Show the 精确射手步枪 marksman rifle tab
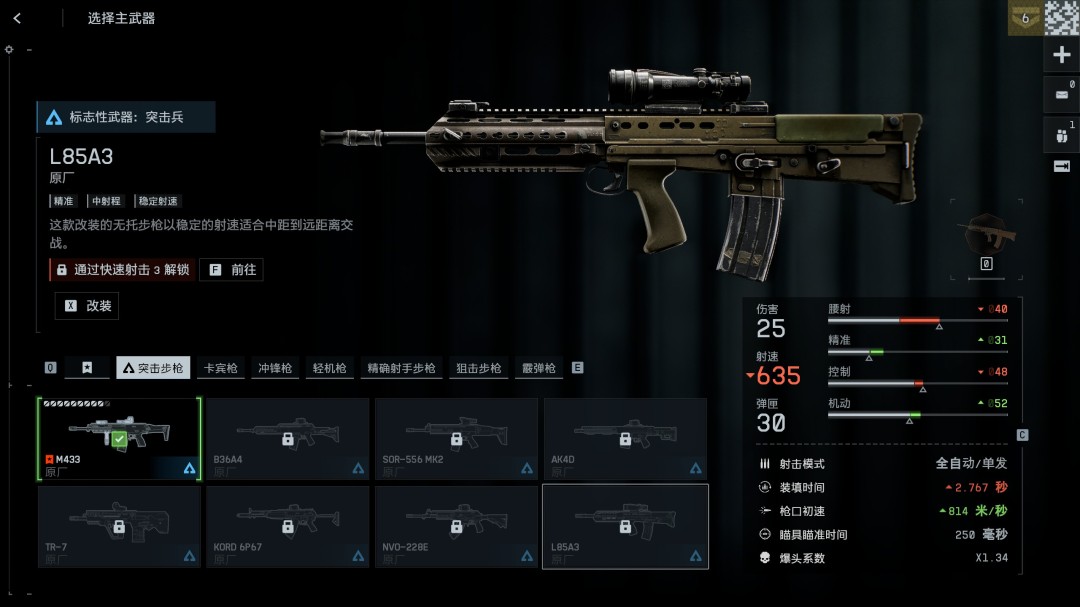 tap(401, 368)
